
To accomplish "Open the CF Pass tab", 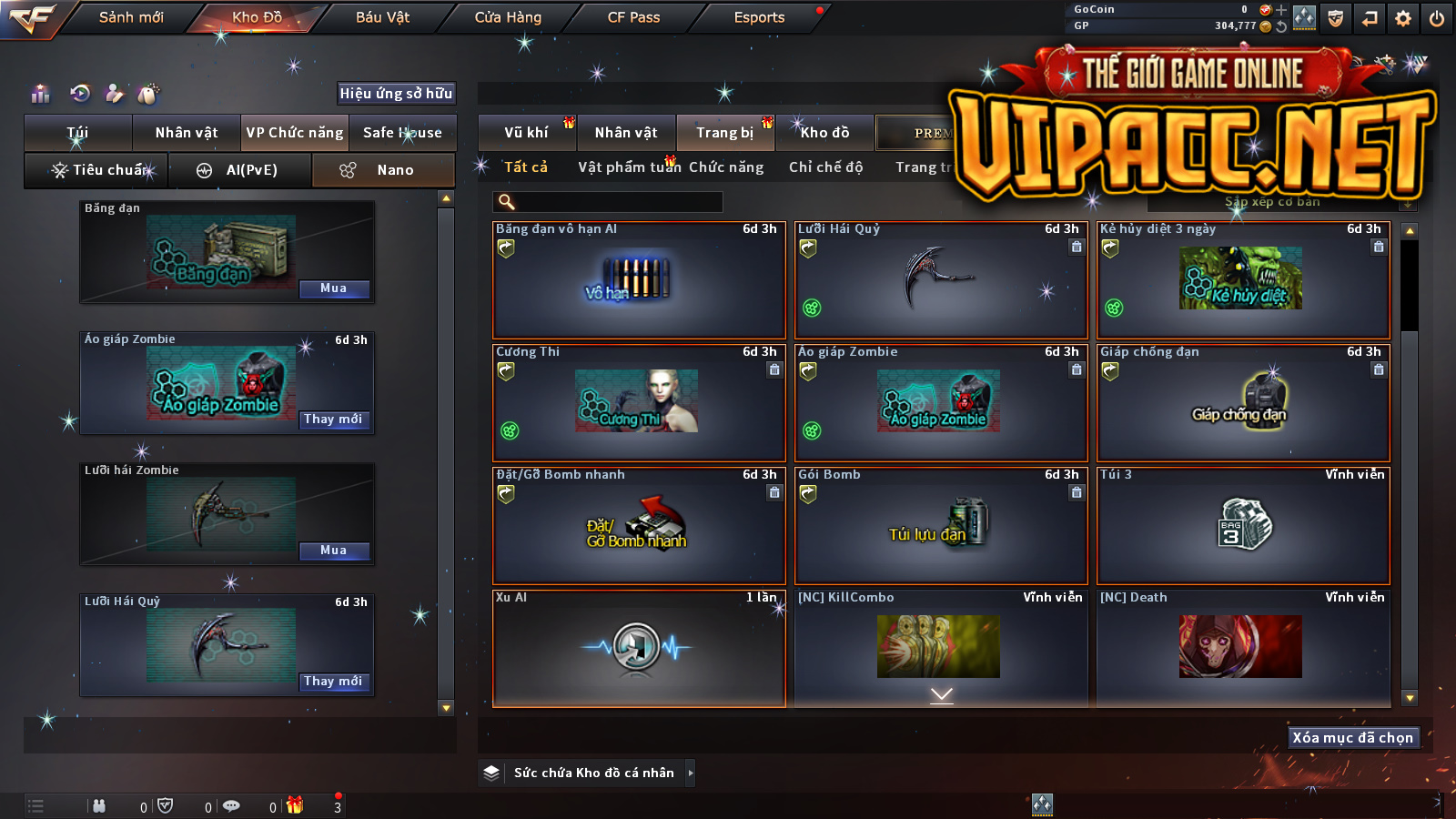I will tap(633, 17).
